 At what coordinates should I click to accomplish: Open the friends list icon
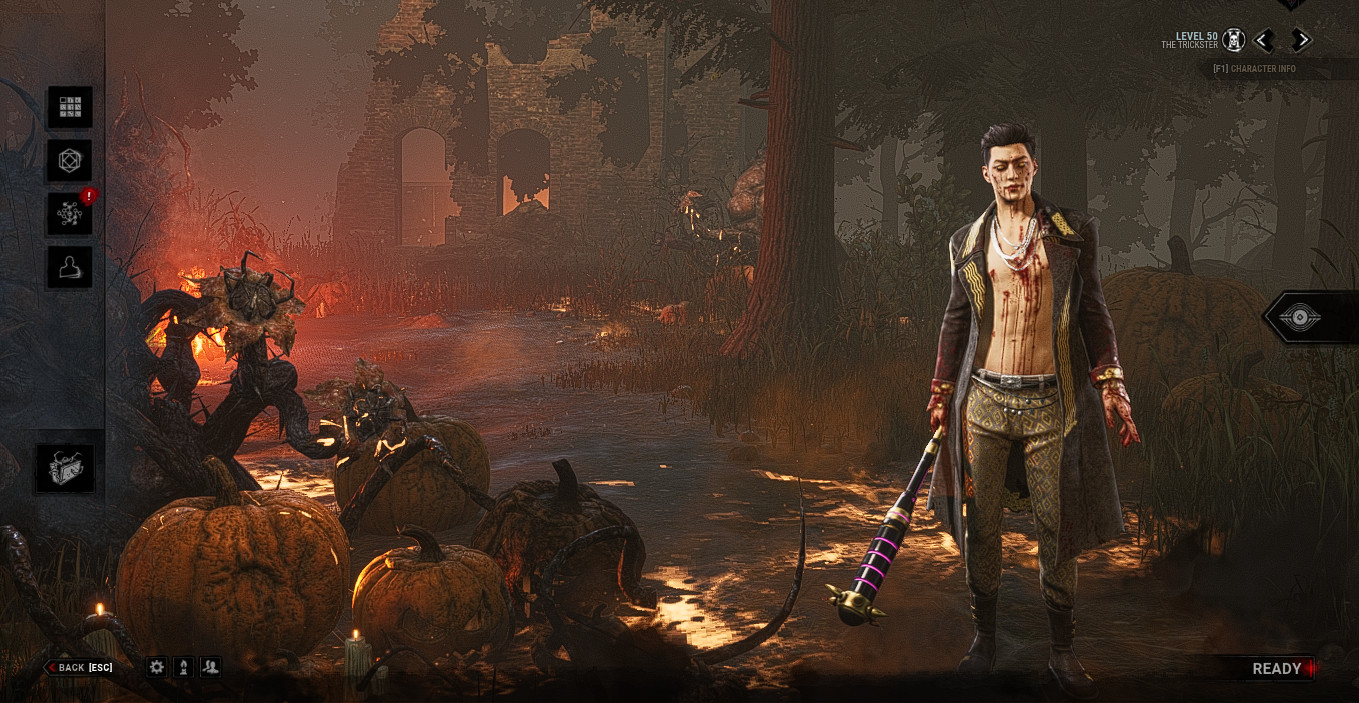[210, 667]
